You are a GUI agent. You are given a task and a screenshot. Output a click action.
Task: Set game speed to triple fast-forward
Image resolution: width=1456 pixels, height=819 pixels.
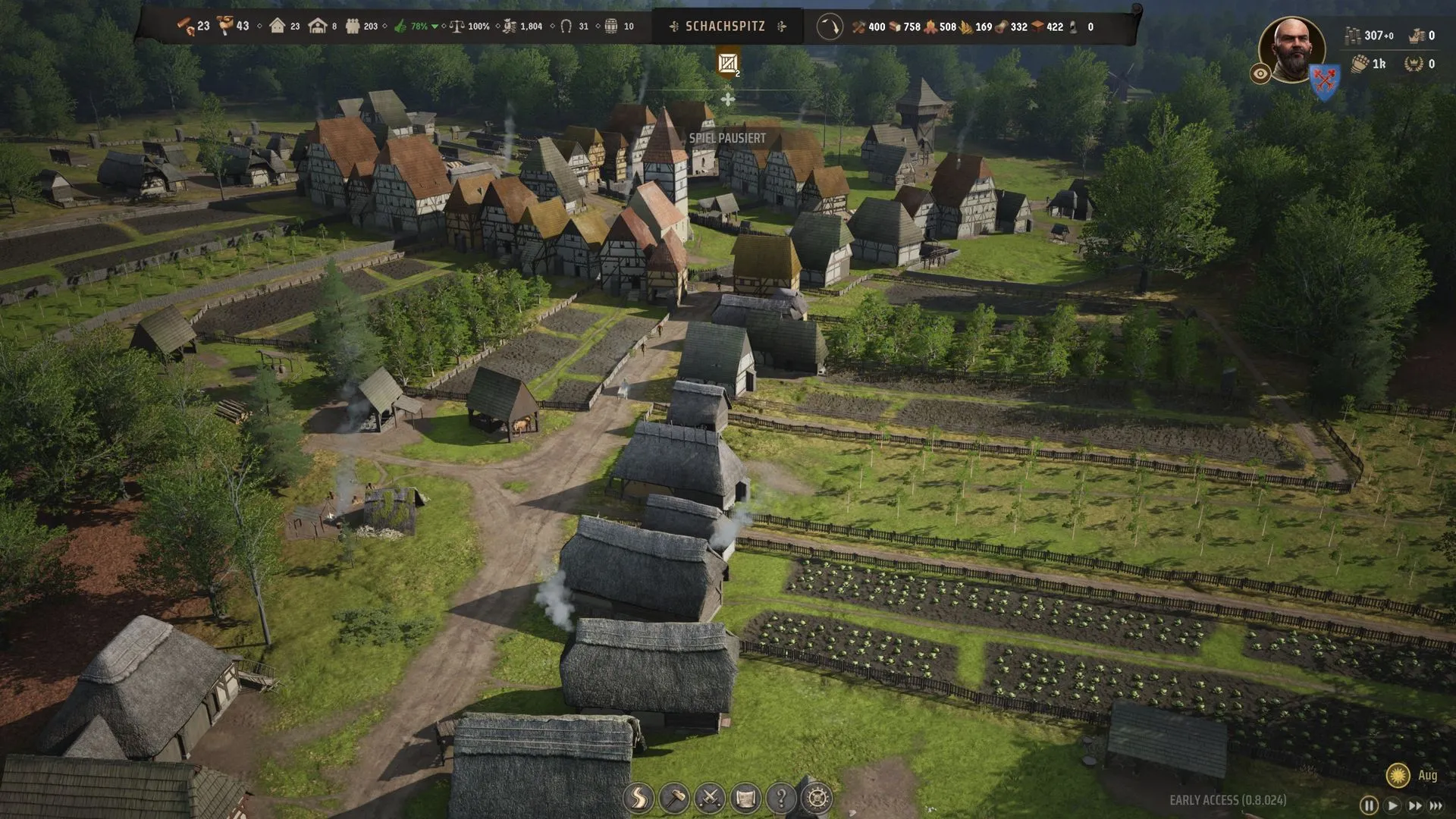click(1436, 805)
